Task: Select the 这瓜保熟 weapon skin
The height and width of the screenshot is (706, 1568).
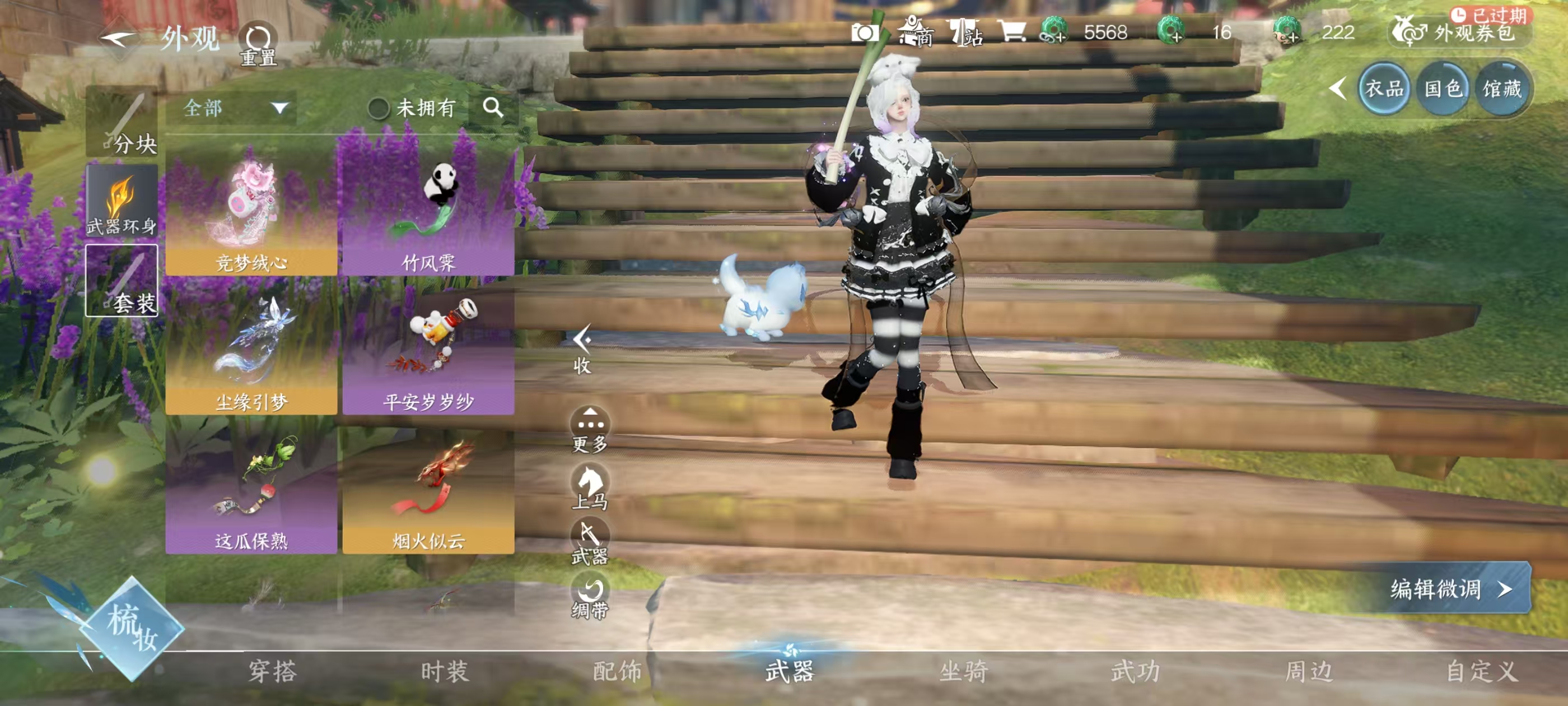Action: 251,489
